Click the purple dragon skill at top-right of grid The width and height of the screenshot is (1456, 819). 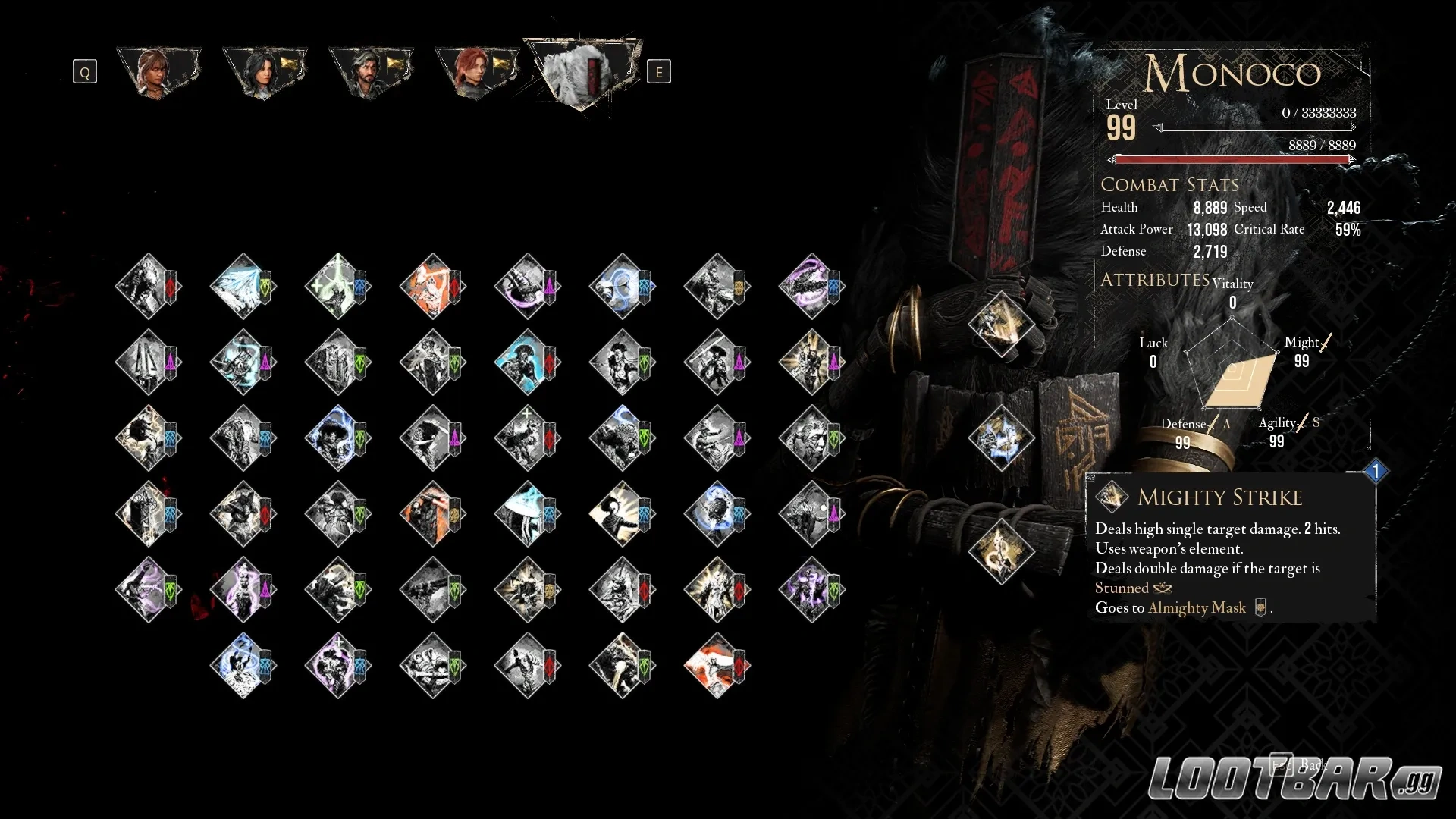coord(811,287)
